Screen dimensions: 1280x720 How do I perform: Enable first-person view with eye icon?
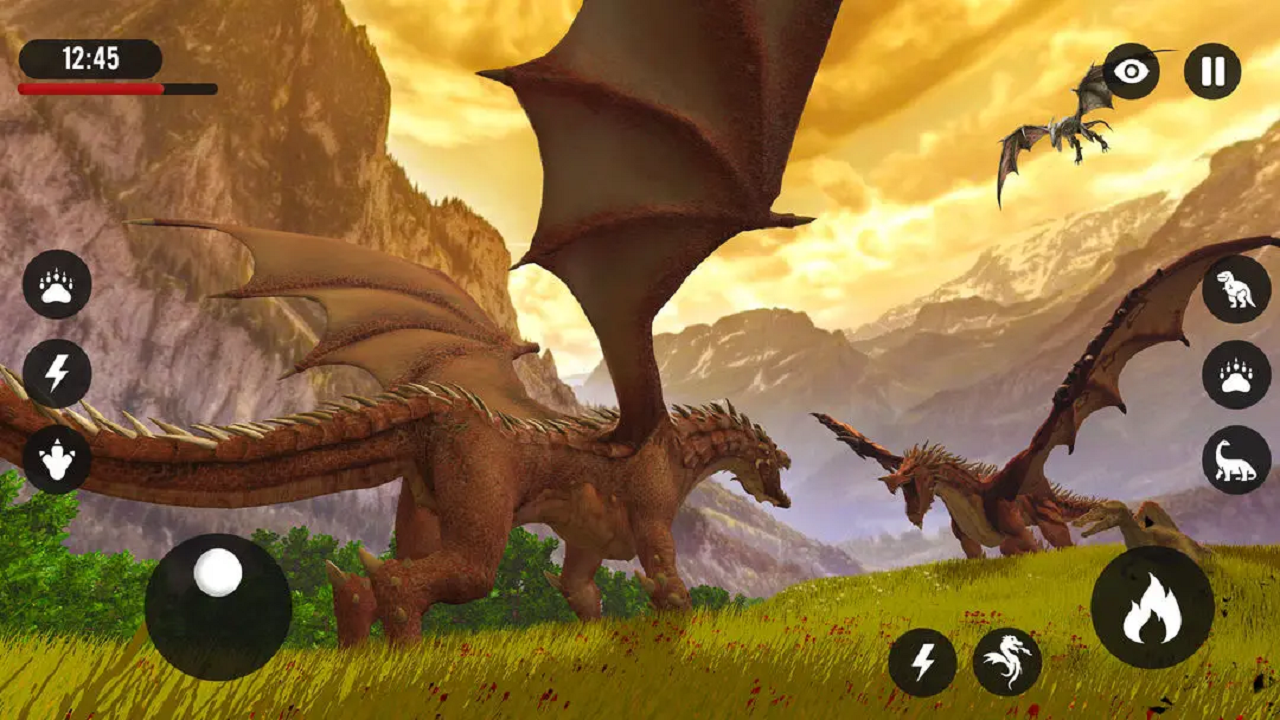pos(1131,70)
